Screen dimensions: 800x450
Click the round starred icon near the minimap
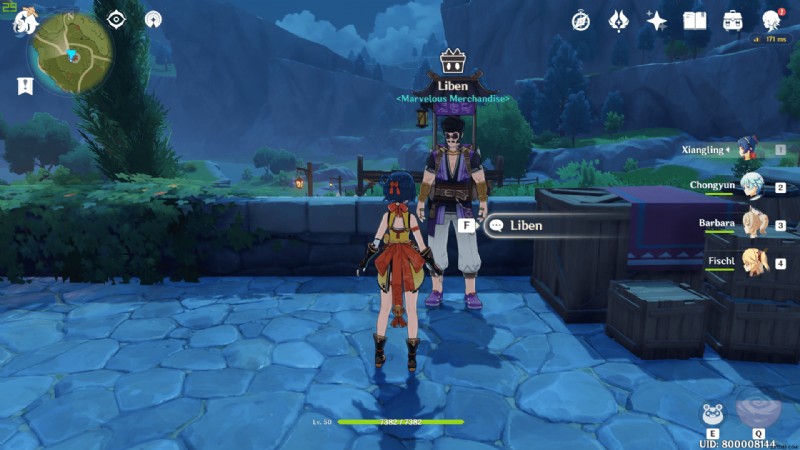pos(153,19)
